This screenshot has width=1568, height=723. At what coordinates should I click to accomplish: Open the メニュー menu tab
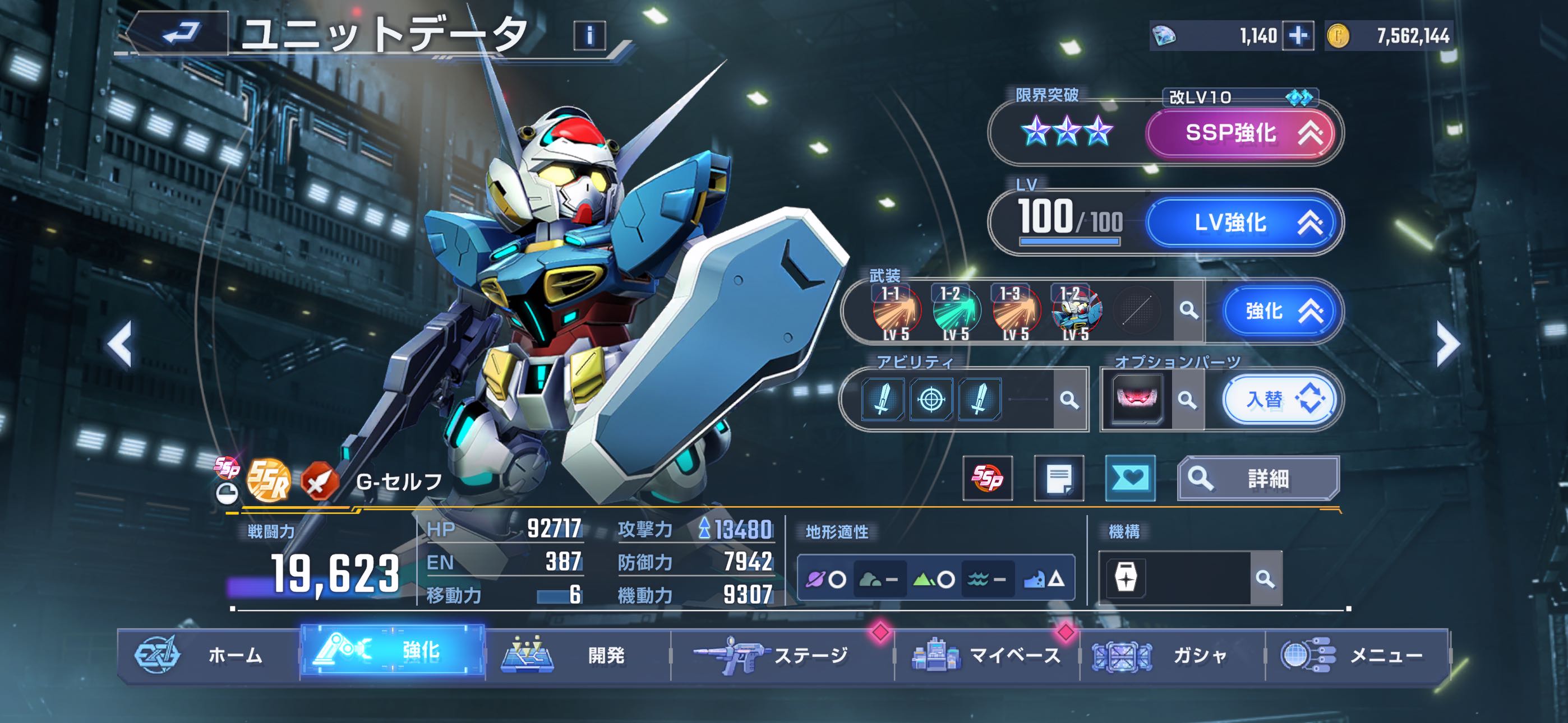coord(1357,655)
